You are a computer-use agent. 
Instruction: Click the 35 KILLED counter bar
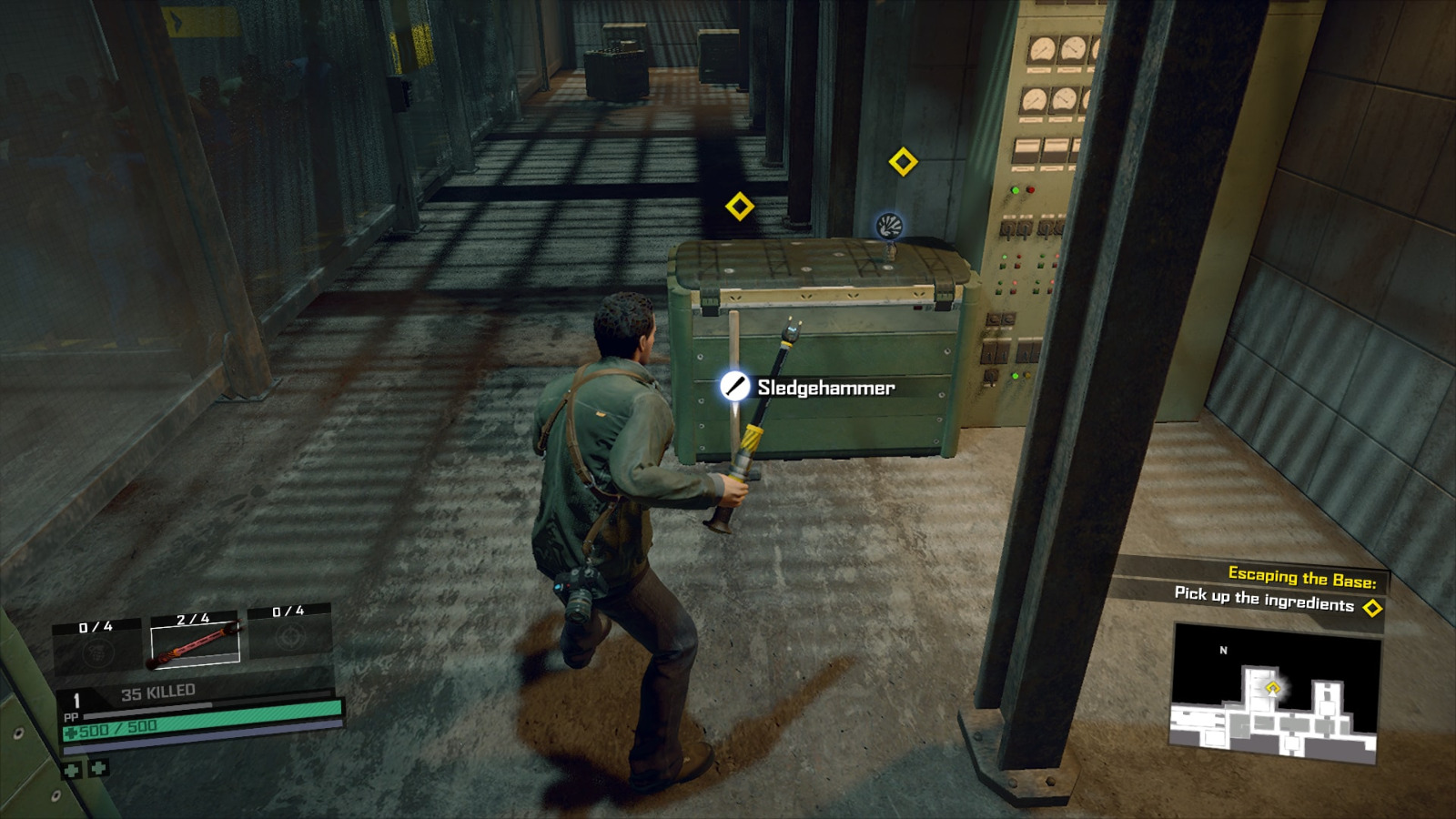pyautogui.click(x=158, y=691)
